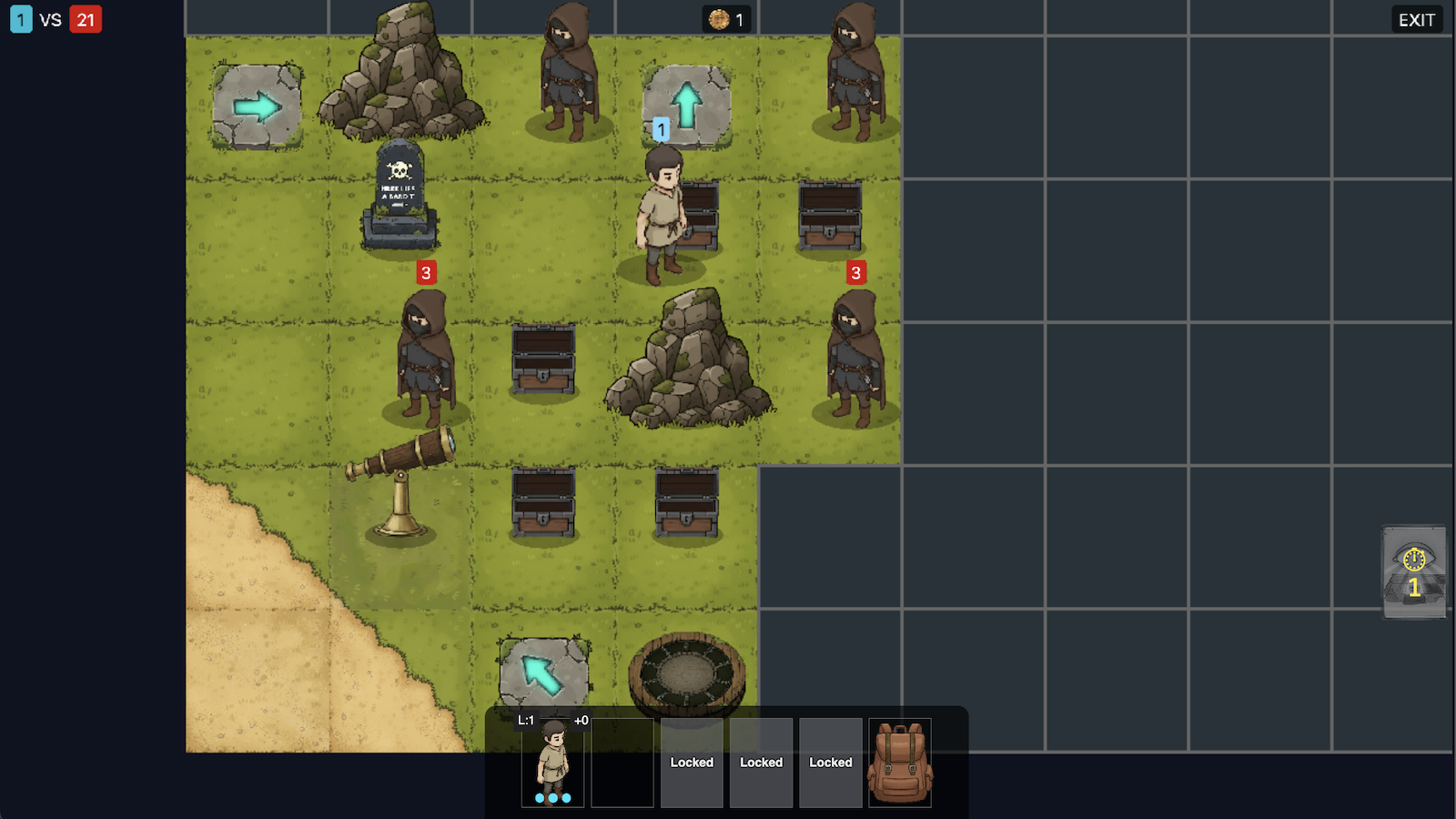Click the blue 1 score badge top-left
1456x819 pixels.
click(20, 18)
